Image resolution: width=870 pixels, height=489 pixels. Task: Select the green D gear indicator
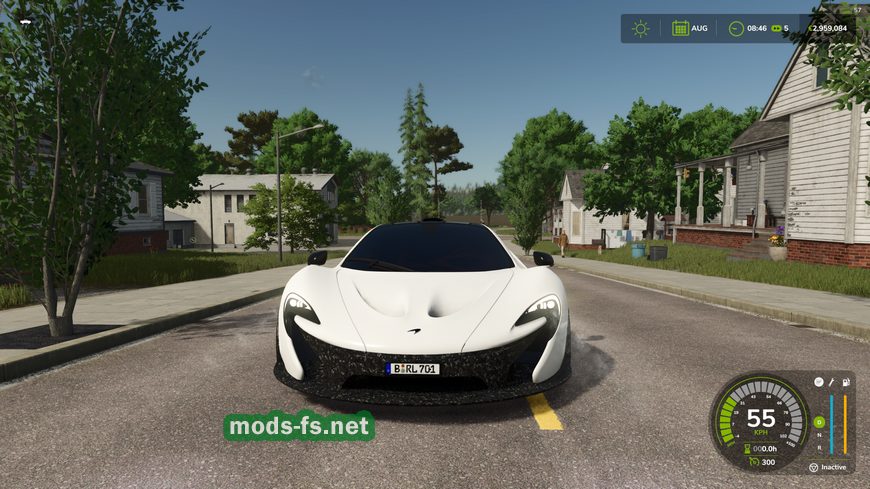point(819,422)
